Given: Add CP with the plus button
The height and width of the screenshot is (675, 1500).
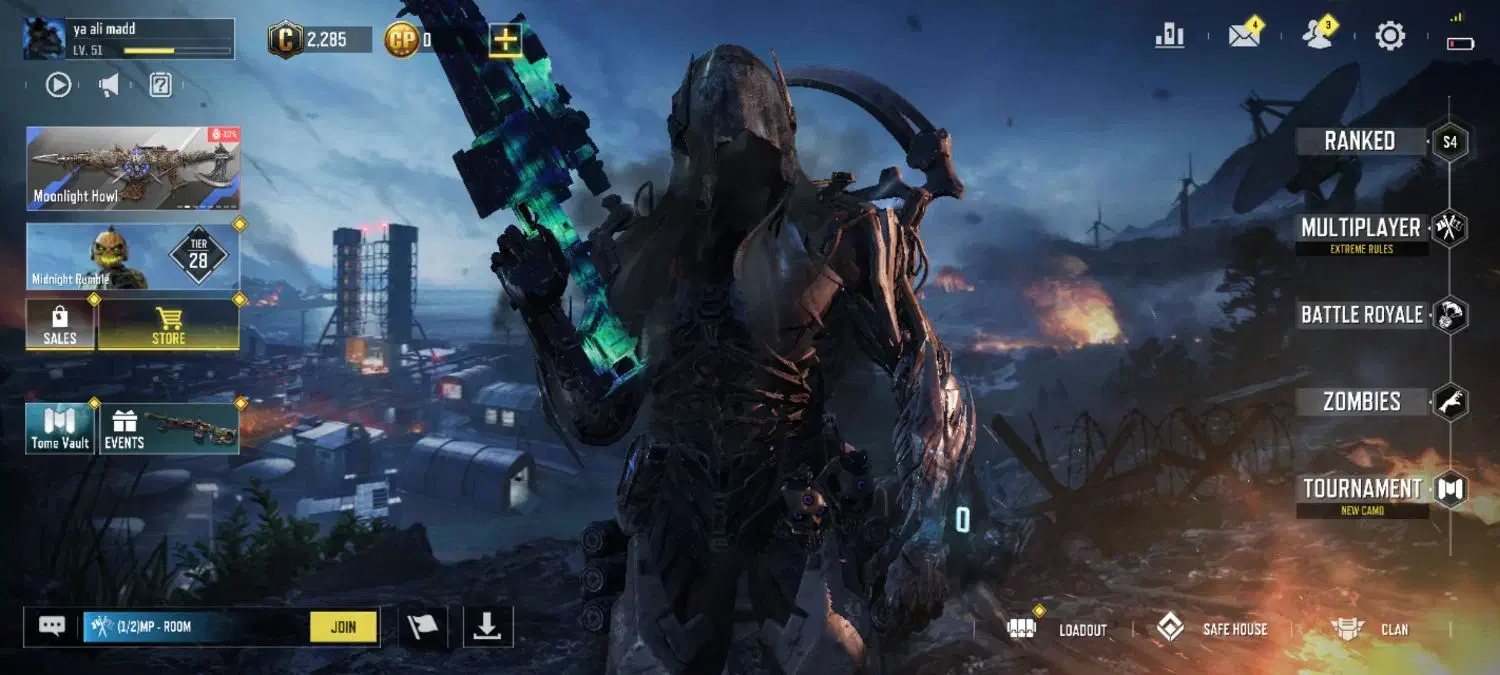Looking at the screenshot, I should point(505,40).
